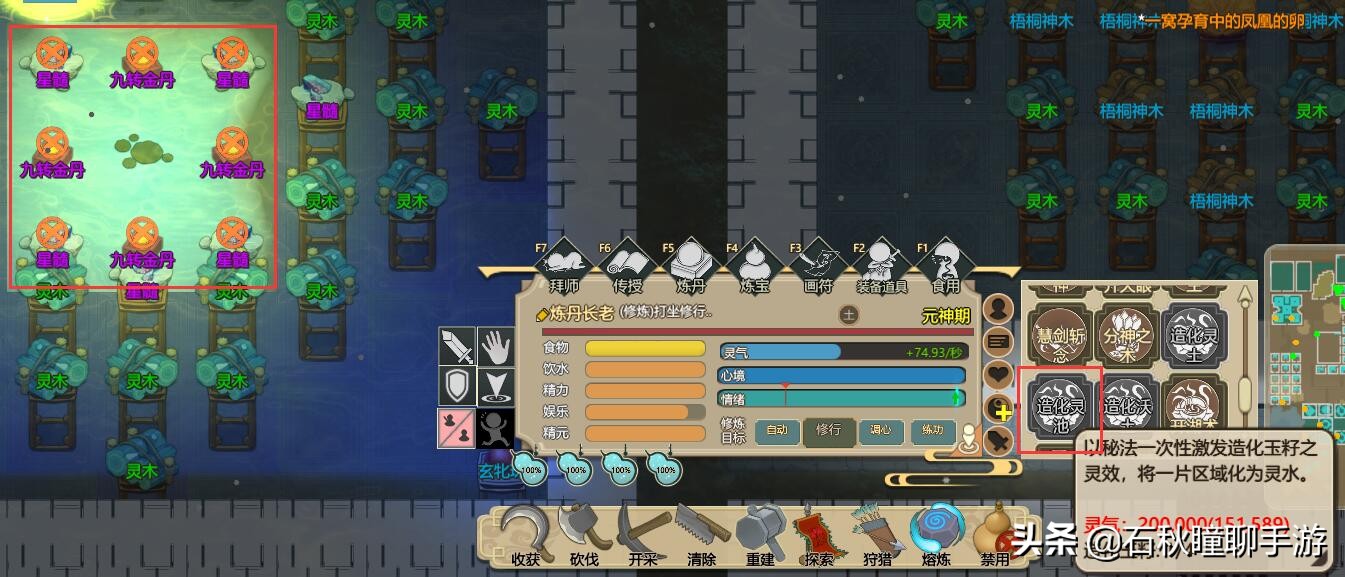
Task: Choose the 炼宝 treasure refining action
Action: (x=753, y=268)
